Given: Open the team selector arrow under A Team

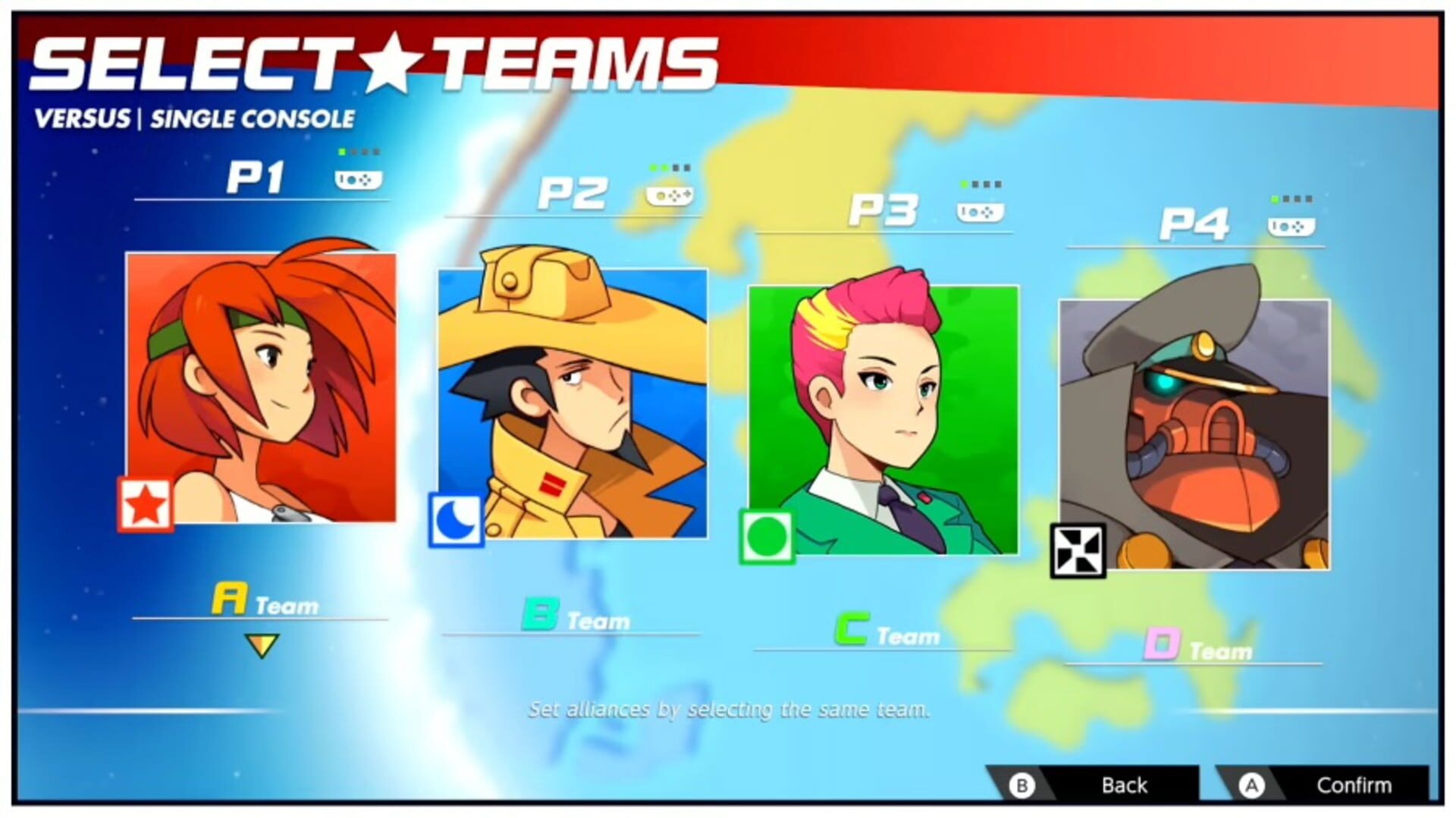Looking at the screenshot, I should (x=260, y=647).
